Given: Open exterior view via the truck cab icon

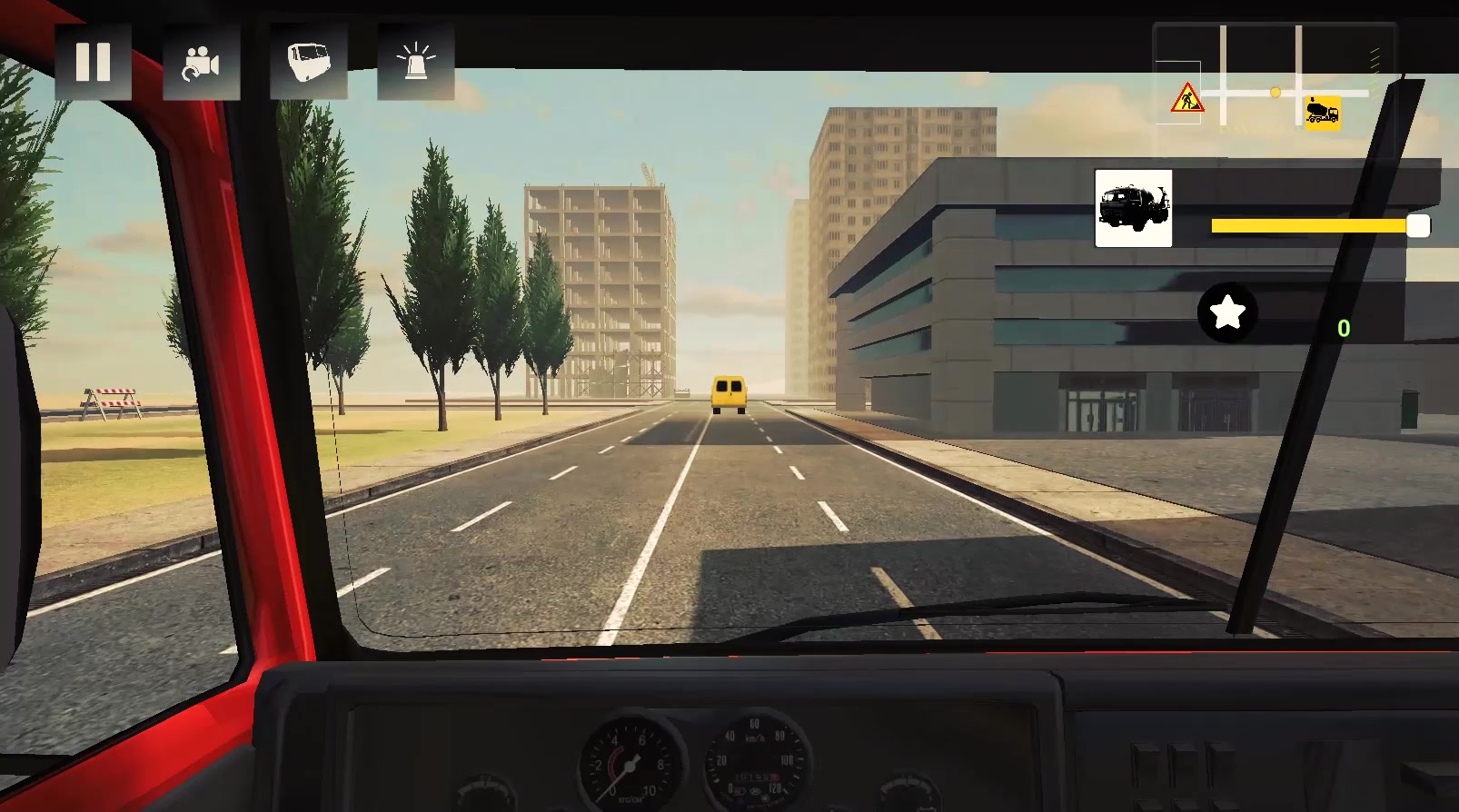Looking at the screenshot, I should coord(309,61).
